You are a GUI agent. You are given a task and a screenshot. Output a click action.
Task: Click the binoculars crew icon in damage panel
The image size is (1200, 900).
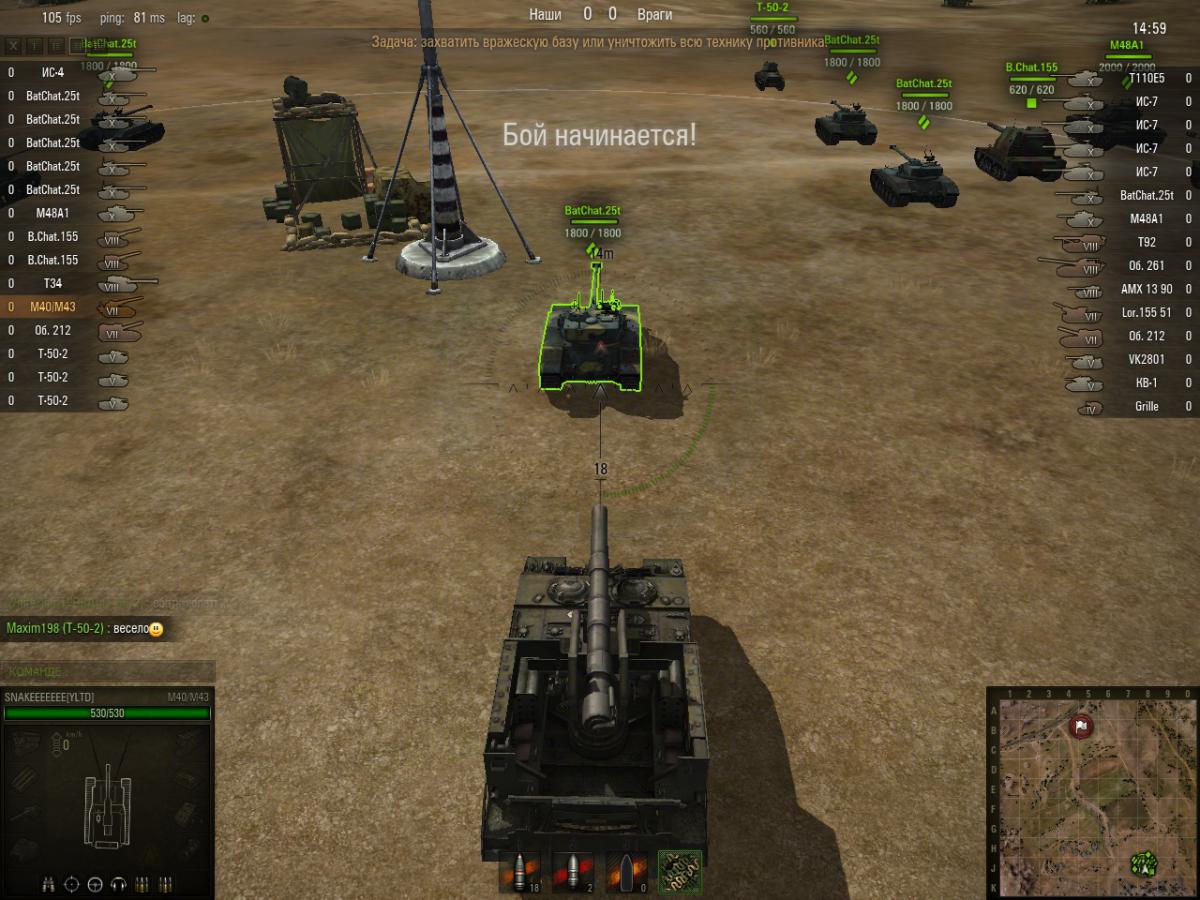point(48,884)
